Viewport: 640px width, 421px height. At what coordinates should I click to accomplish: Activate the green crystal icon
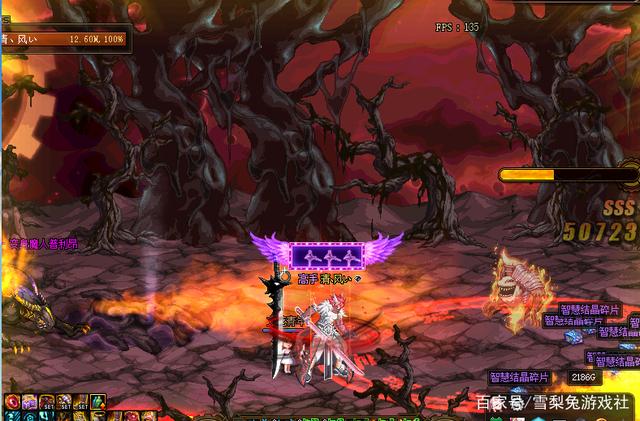coord(97,402)
